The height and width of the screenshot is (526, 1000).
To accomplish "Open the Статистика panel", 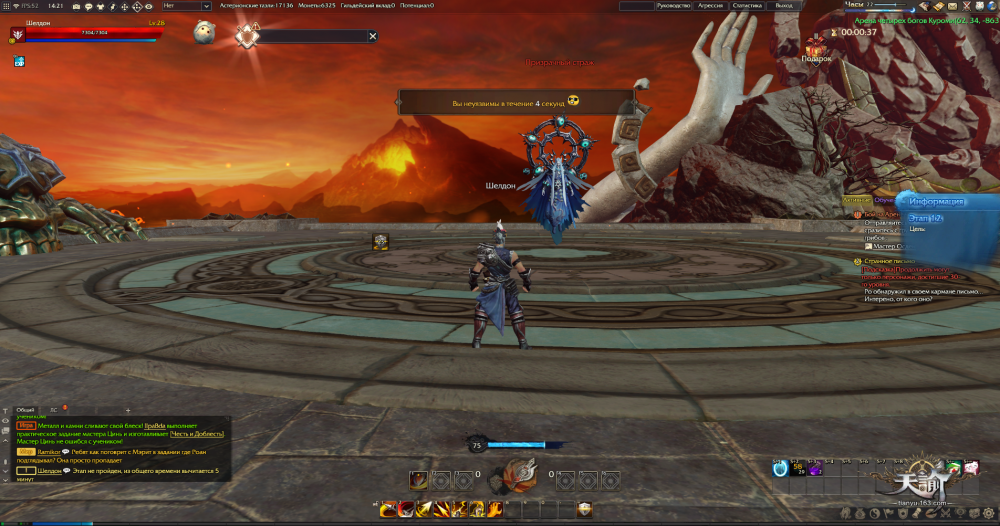I will pyautogui.click(x=746, y=6).
